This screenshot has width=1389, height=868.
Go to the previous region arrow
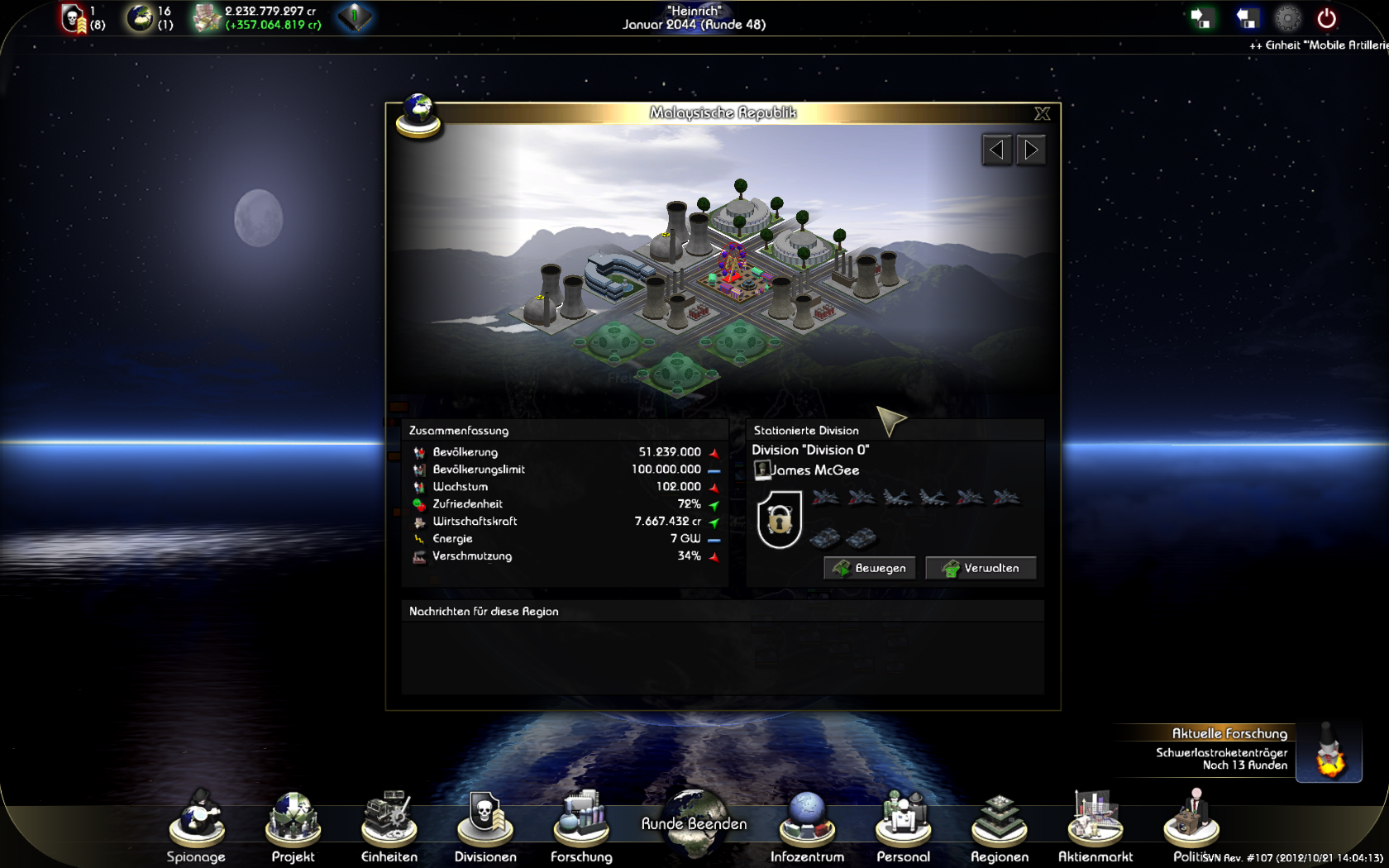click(997, 150)
